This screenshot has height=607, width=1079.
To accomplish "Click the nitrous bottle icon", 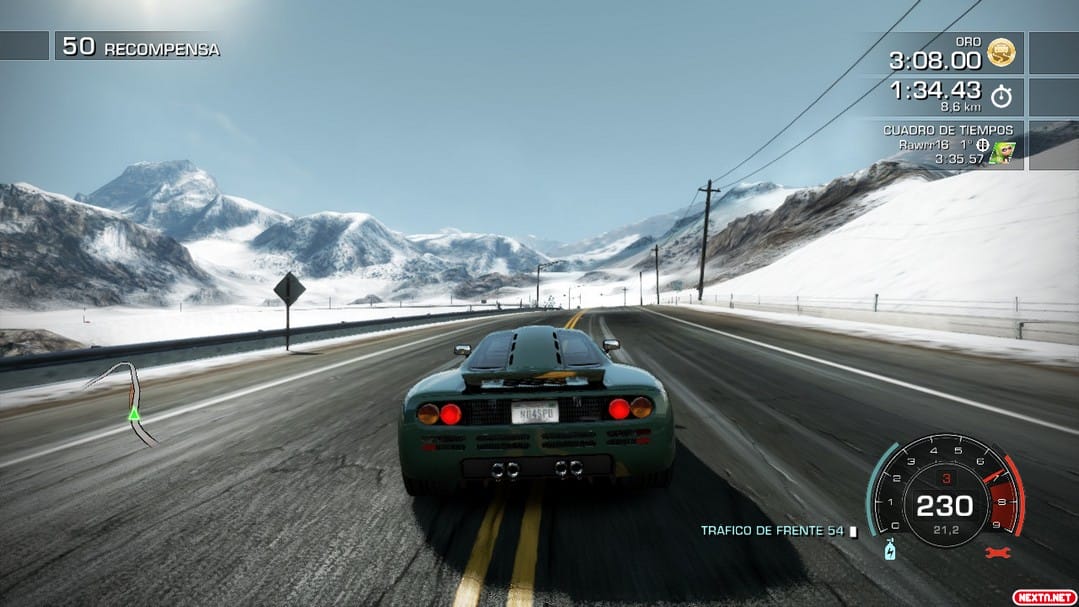I will tap(887, 549).
